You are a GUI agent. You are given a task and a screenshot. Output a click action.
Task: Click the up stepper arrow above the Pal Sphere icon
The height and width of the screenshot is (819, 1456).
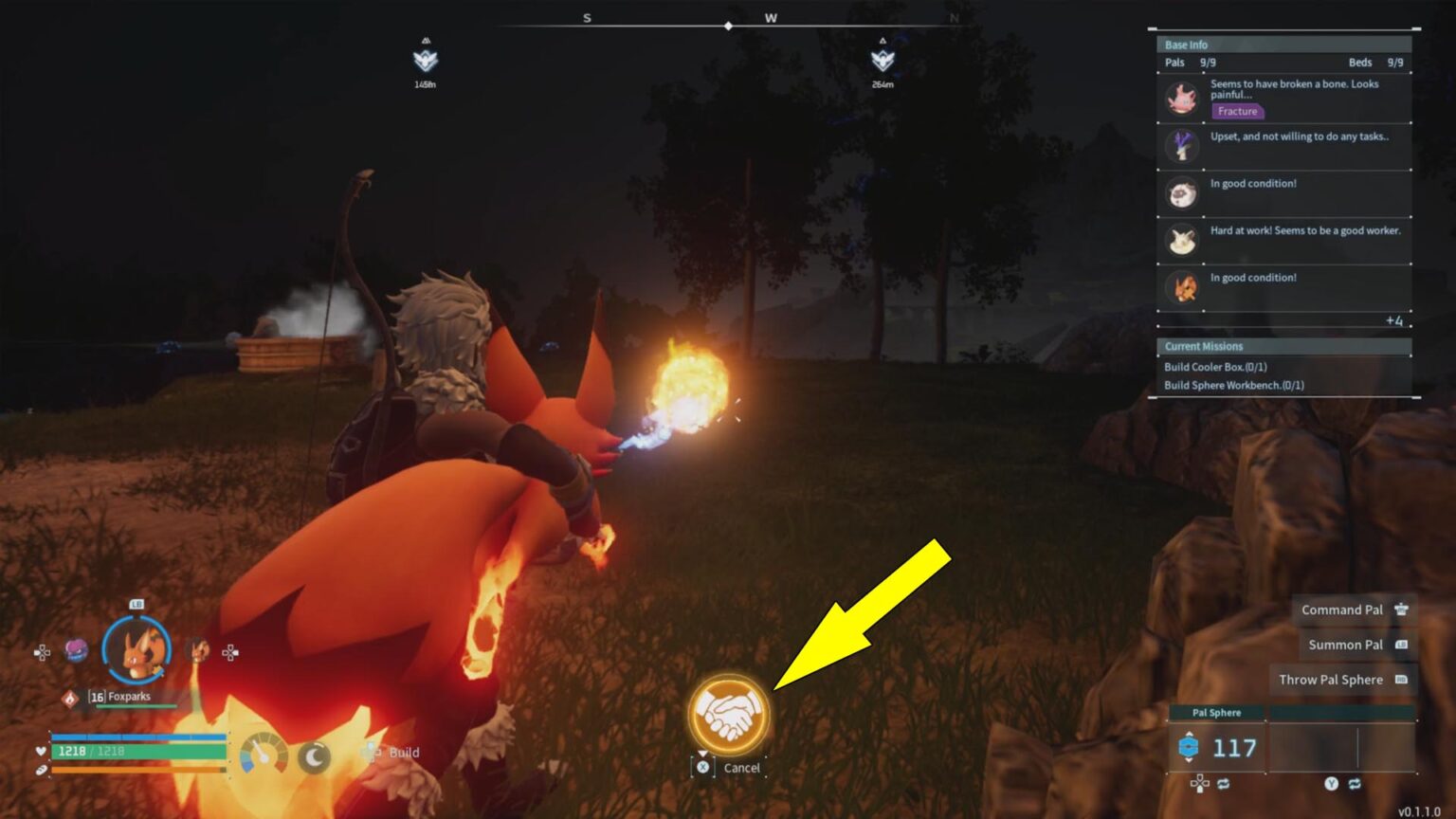tap(1190, 732)
